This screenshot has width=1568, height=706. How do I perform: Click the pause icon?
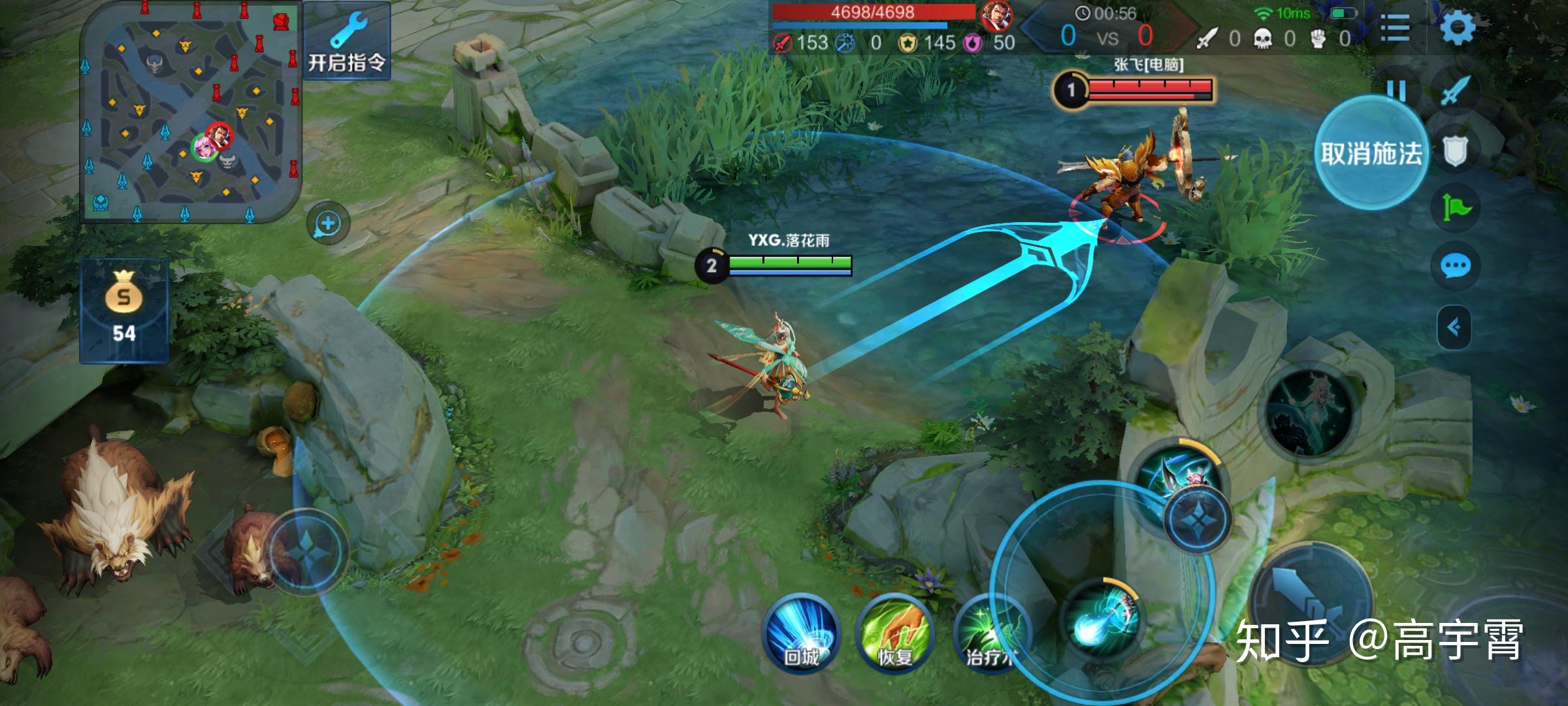click(x=1396, y=90)
